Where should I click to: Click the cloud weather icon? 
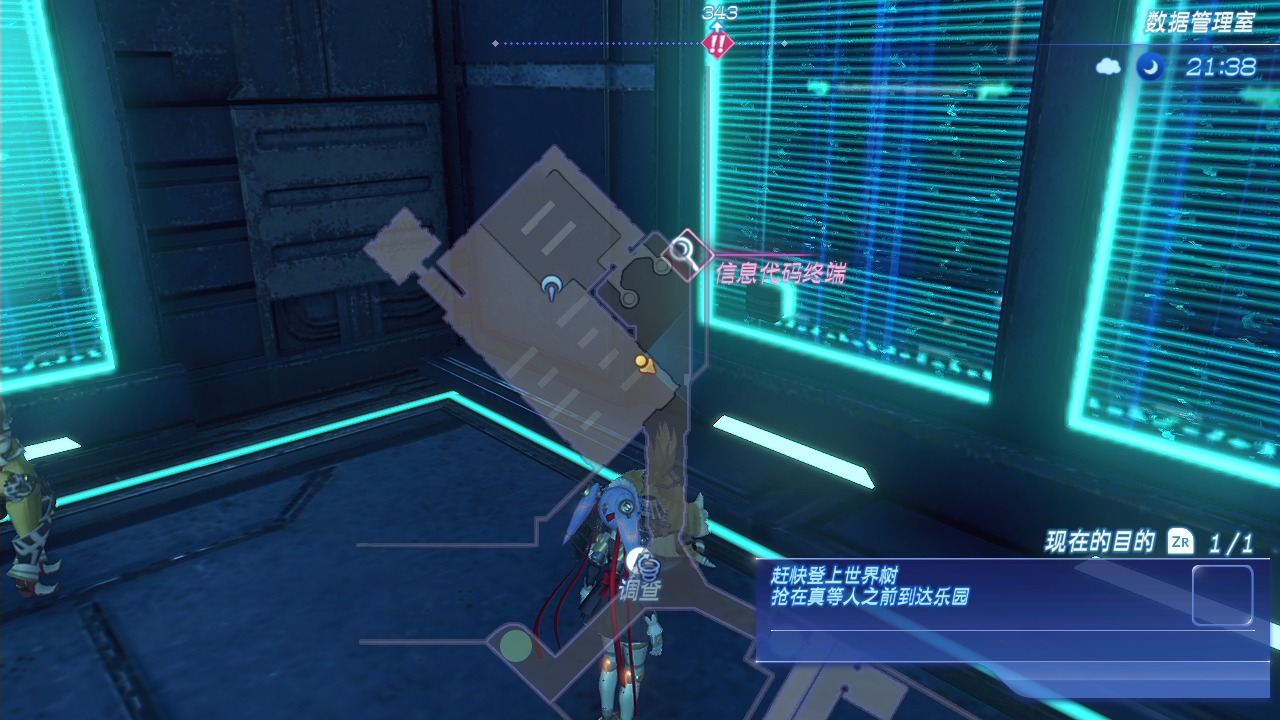pyautogui.click(x=1109, y=67)
